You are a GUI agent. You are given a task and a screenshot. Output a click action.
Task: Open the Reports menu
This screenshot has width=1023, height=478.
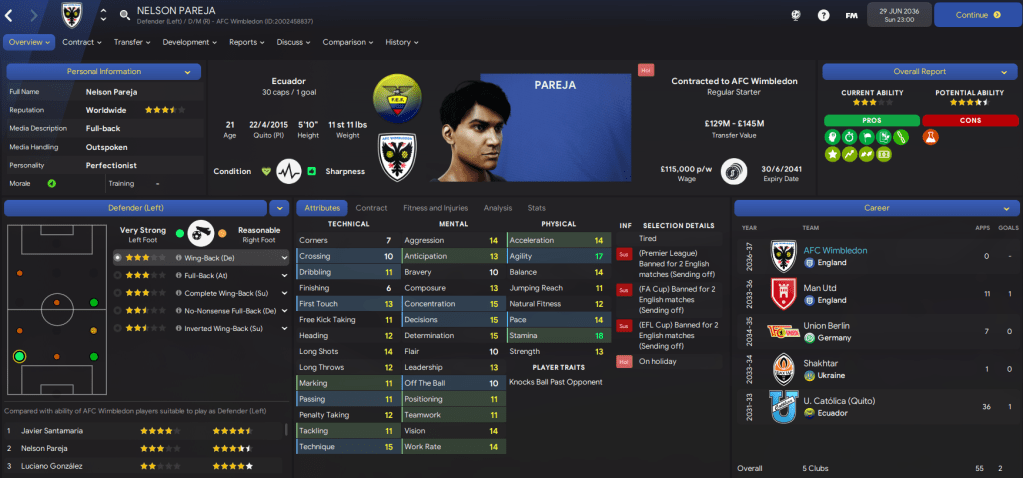tap(247, 42)
